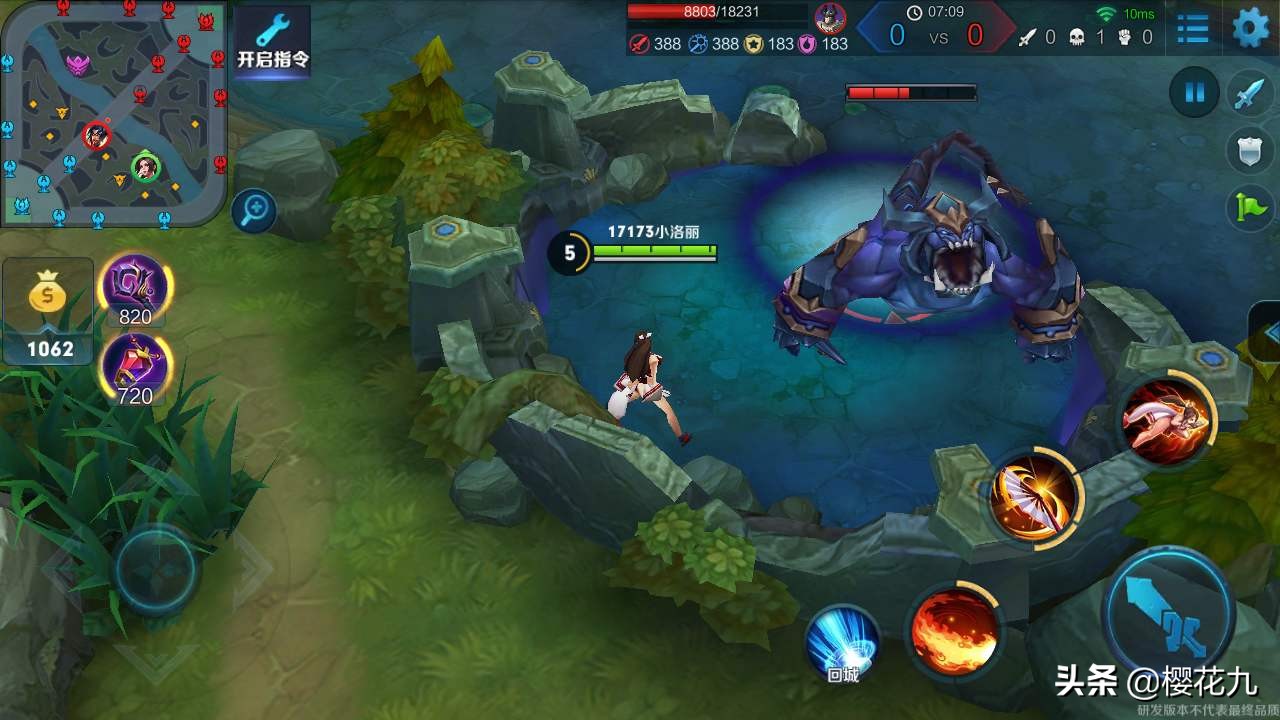This screenshot has height=720, width=1280.
Task: Cast the ultimate skill with heroine portrait
Action: click(x=1166, y=420)
